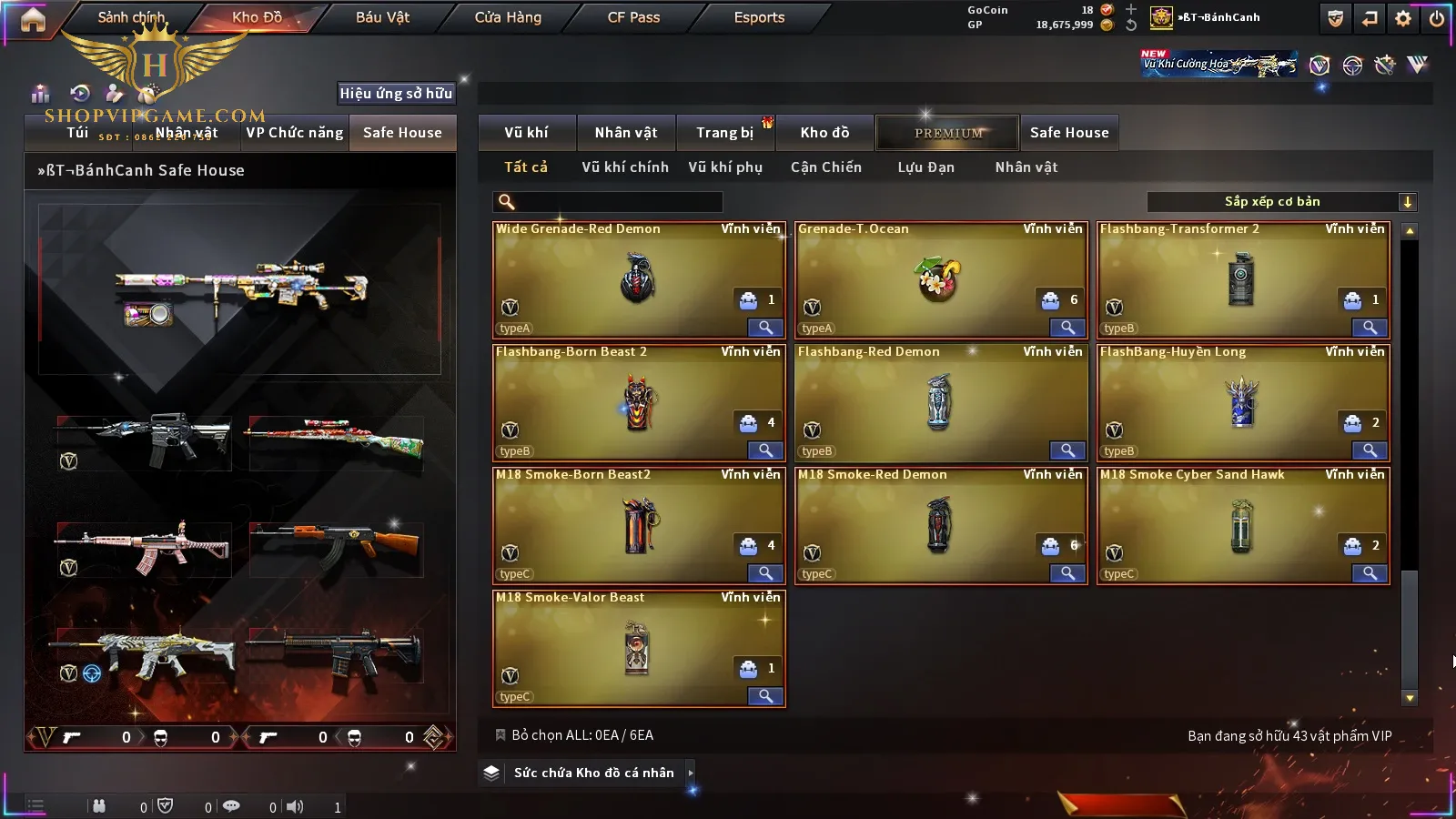Choose the M18 Smoke-Valor Beast item
This screenshot has width=1456, height=819.
pos(637,648)
